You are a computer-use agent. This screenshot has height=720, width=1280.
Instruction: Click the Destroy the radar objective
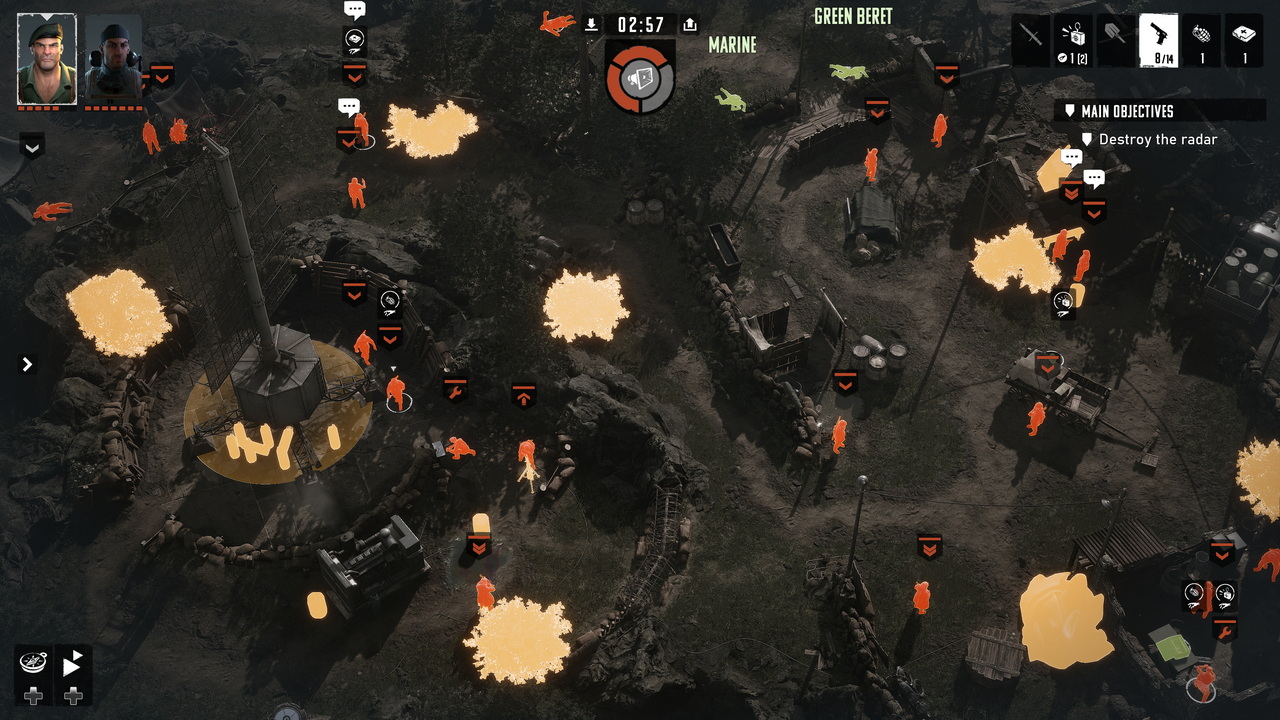click(x=1158, y=140)
